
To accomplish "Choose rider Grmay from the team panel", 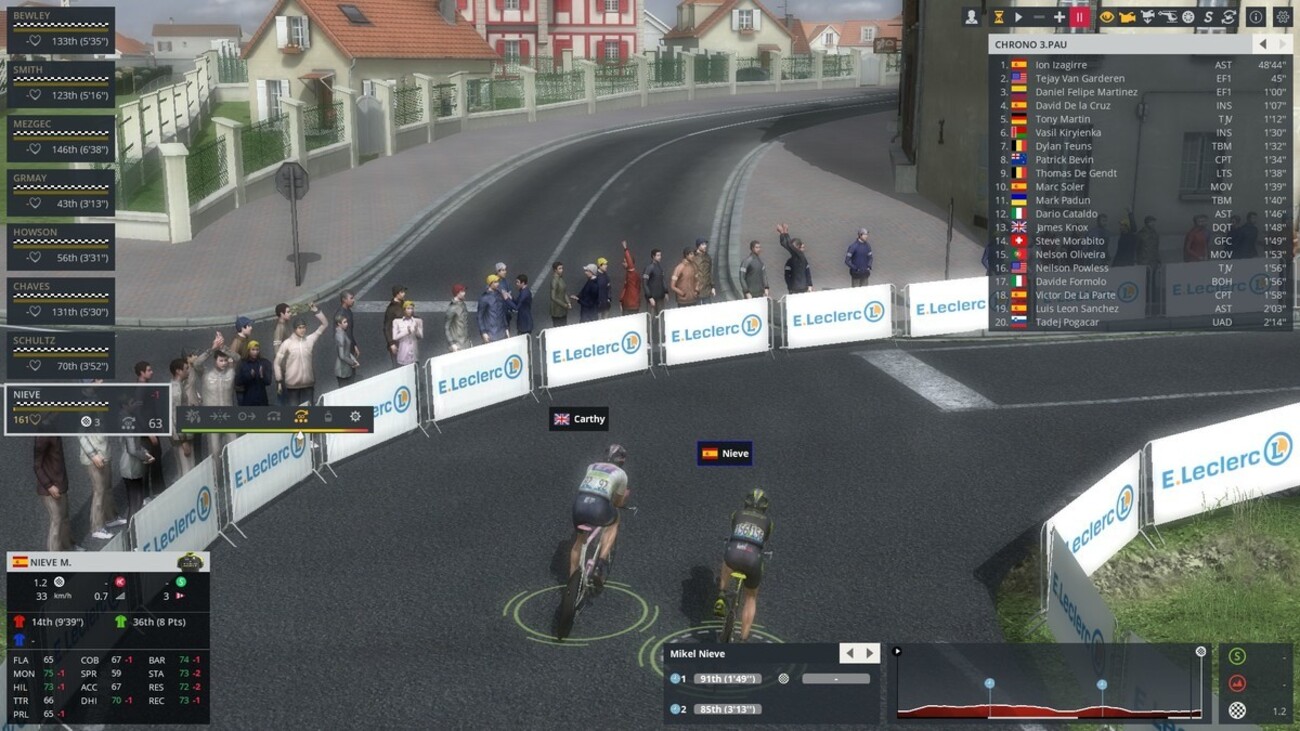I will click(60, 191).
